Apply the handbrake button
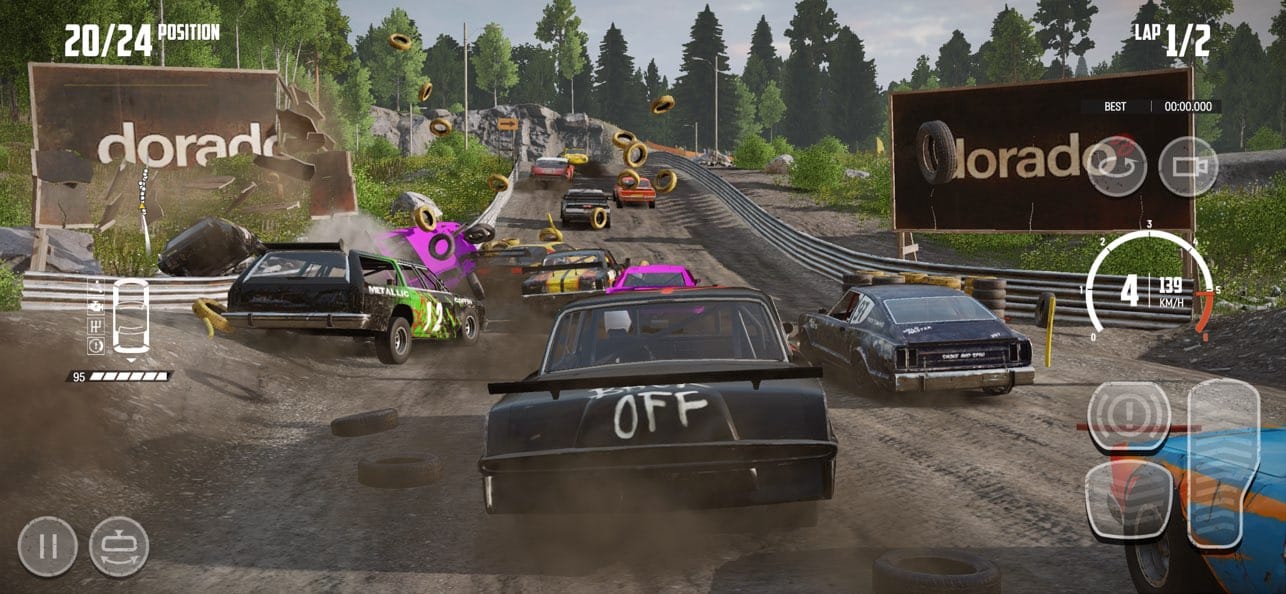Image resolution: width=1286 pixels, height=594 pixels. (1128, 415)
